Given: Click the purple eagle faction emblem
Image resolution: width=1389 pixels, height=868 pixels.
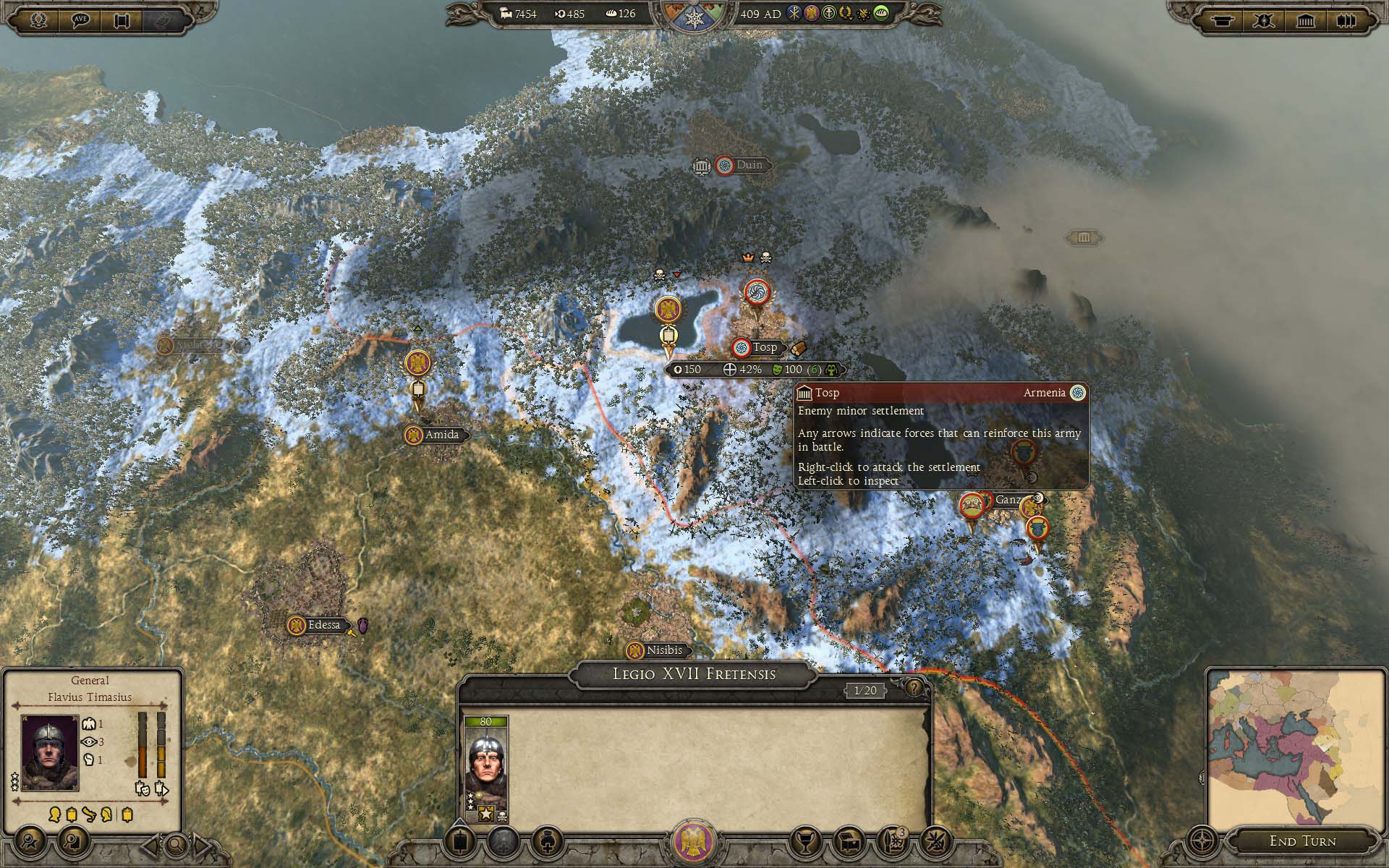Looking at the screenshot, I should tap(693, 843).
